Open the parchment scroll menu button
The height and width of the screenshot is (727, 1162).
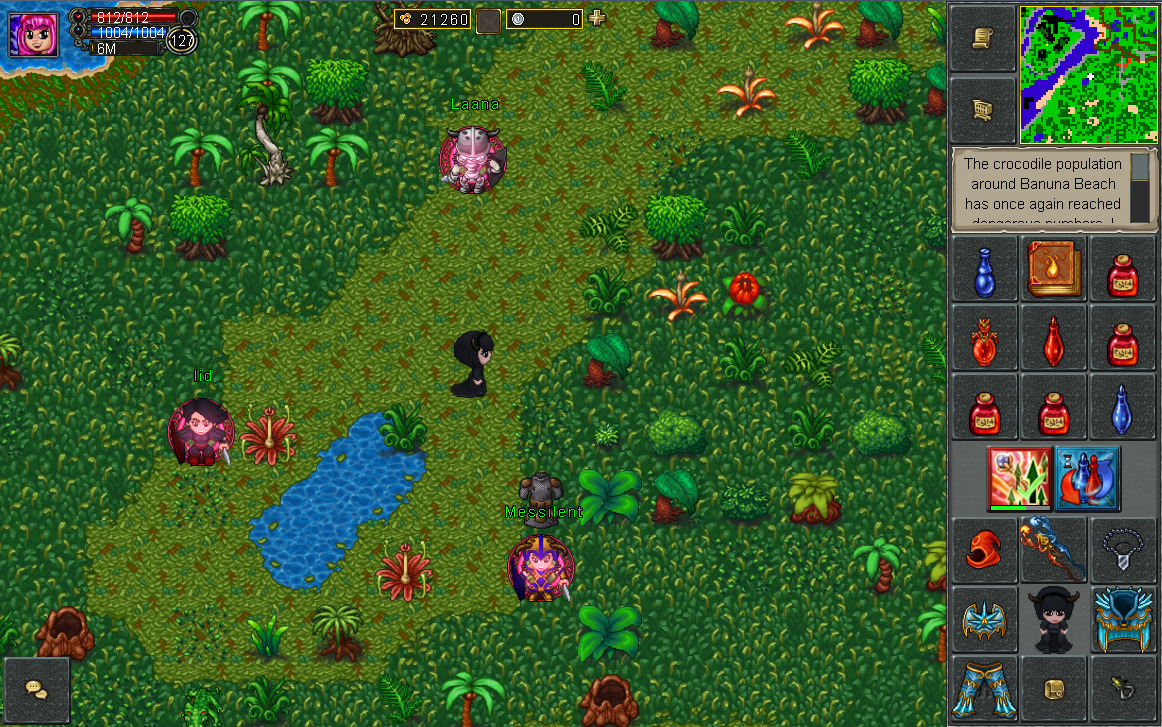click(982, 38)
